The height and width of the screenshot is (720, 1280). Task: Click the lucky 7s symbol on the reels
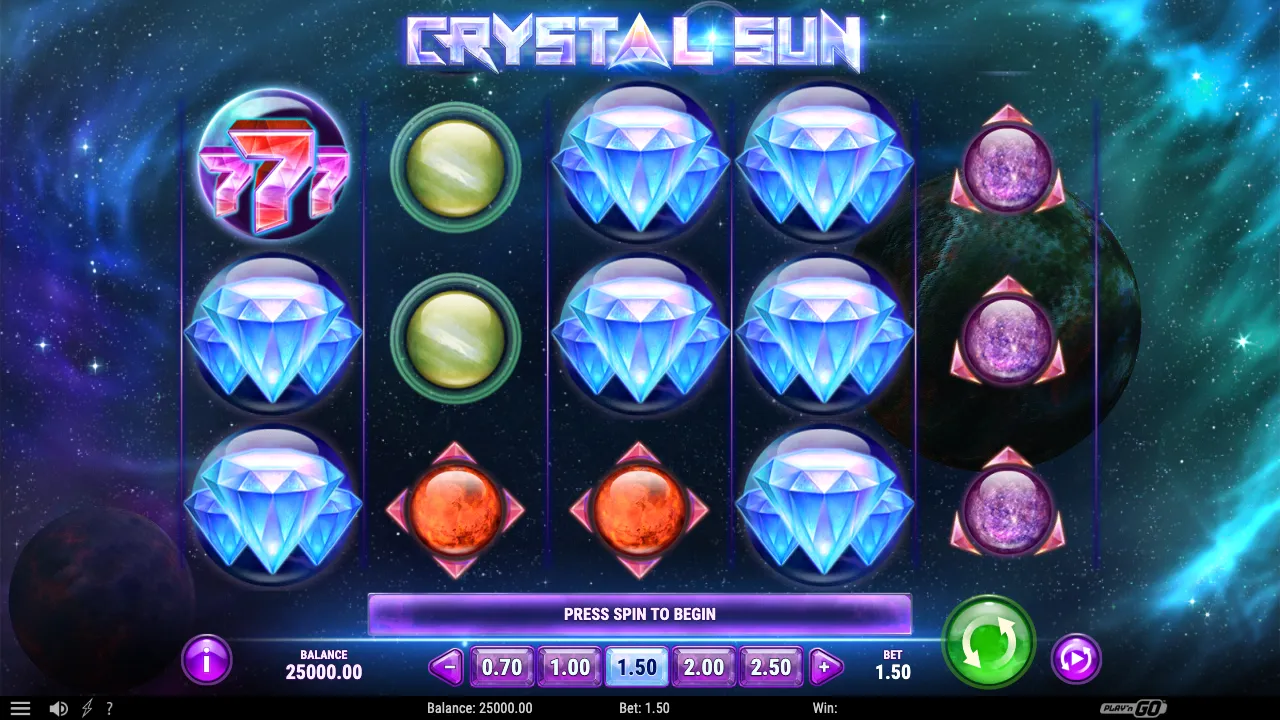coord(272,170)
